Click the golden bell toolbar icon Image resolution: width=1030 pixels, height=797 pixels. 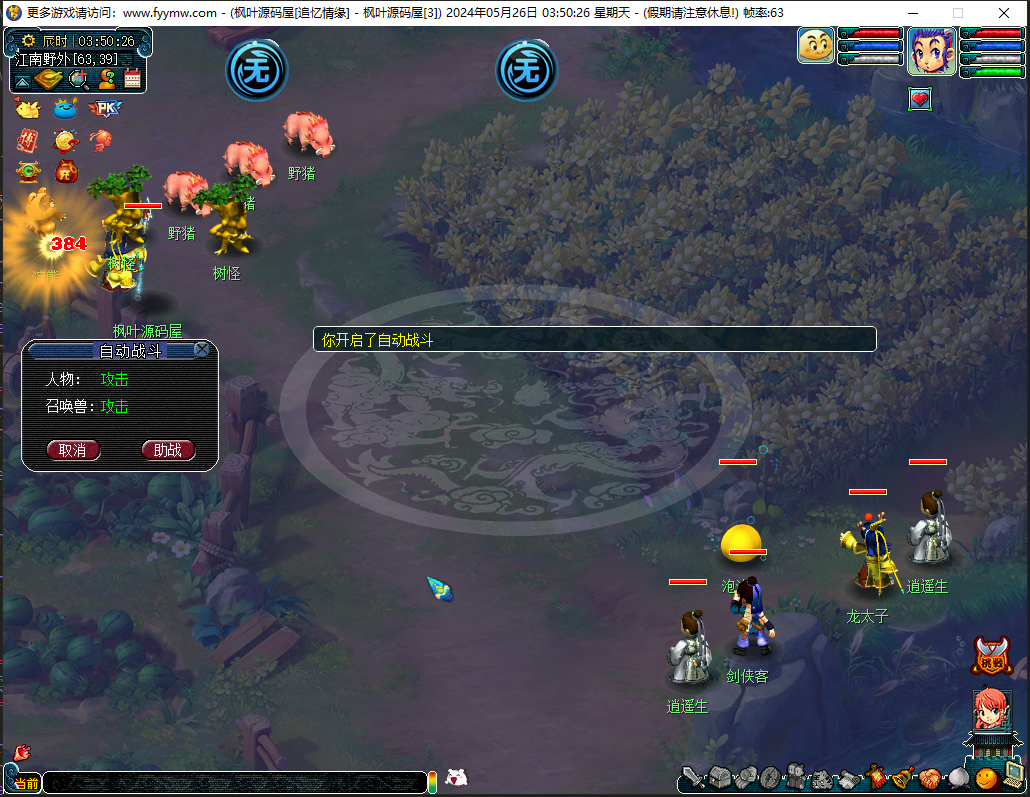coord(902,776)
